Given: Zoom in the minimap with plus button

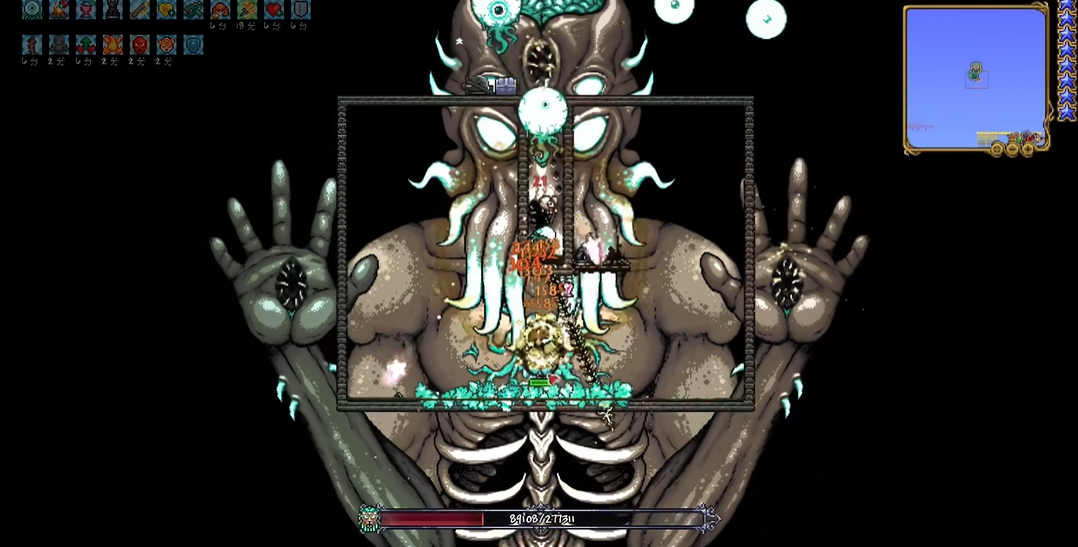Looking at the screenshot, I should [1028, 149].
